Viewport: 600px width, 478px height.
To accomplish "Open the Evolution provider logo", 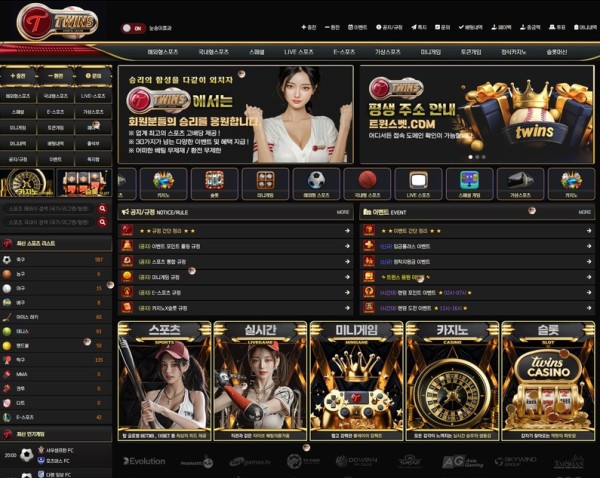I will (144, 461).
